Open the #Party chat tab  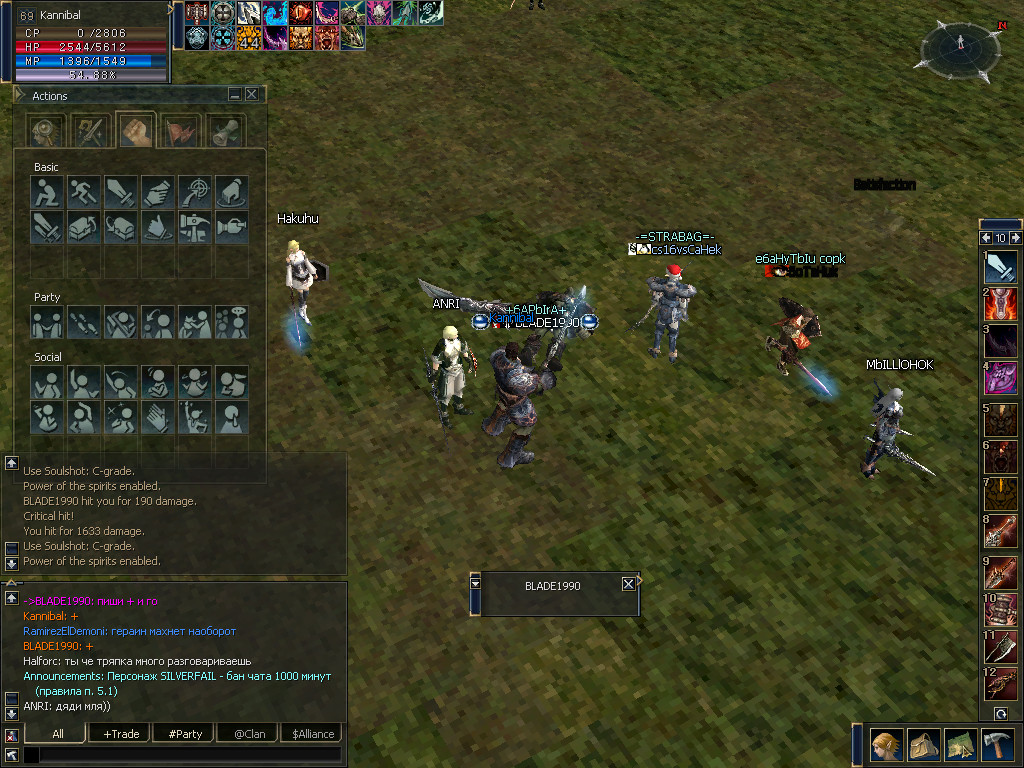pos(185,734)
